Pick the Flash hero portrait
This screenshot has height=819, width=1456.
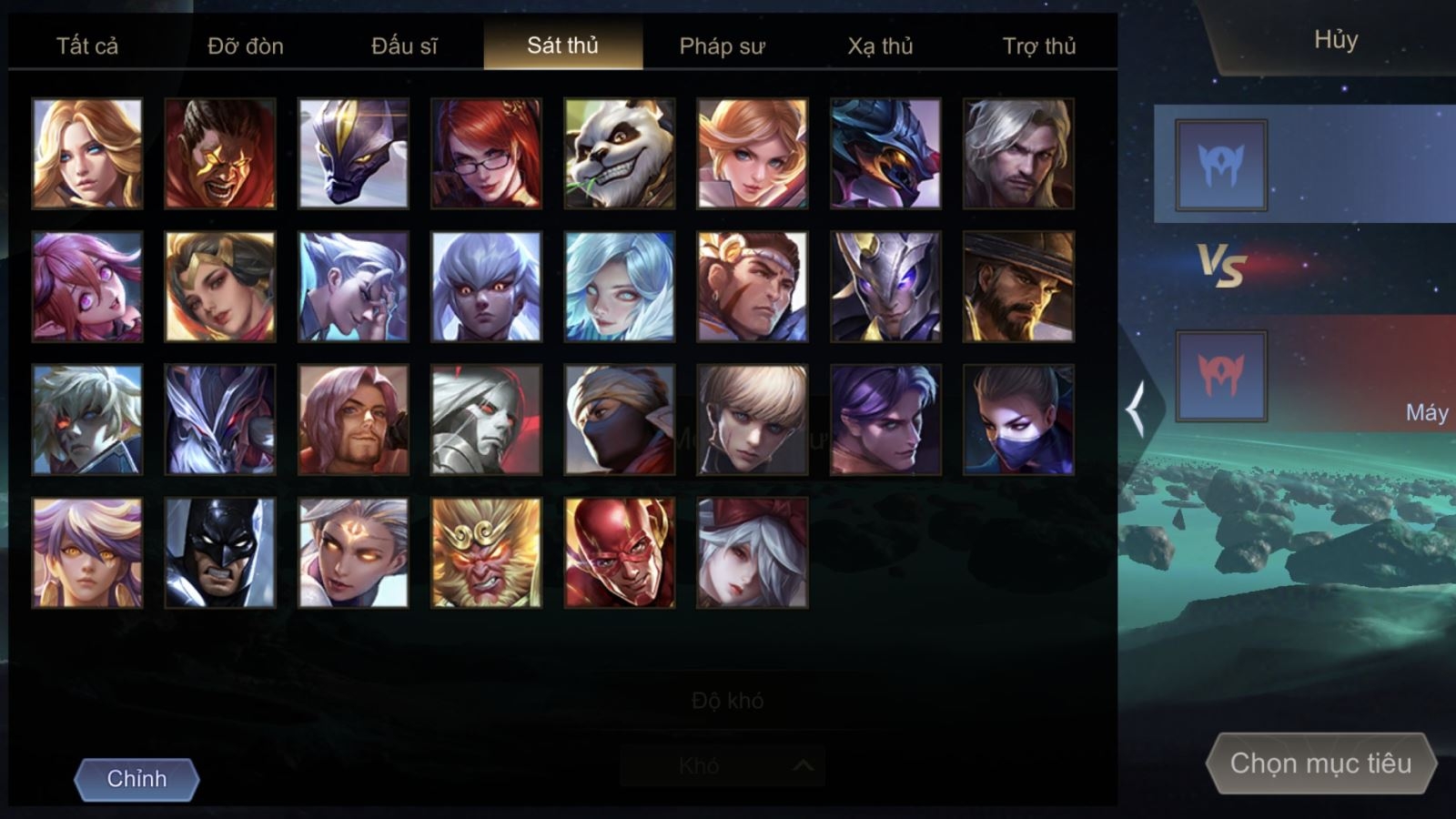click(x=620, y=553)
